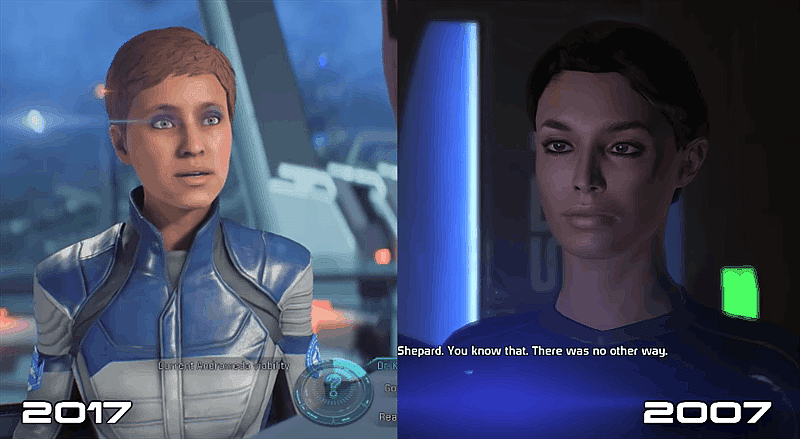Choose the "Current Andromeda viability" dialogue option
800x439 pixels.
(222, 366)
